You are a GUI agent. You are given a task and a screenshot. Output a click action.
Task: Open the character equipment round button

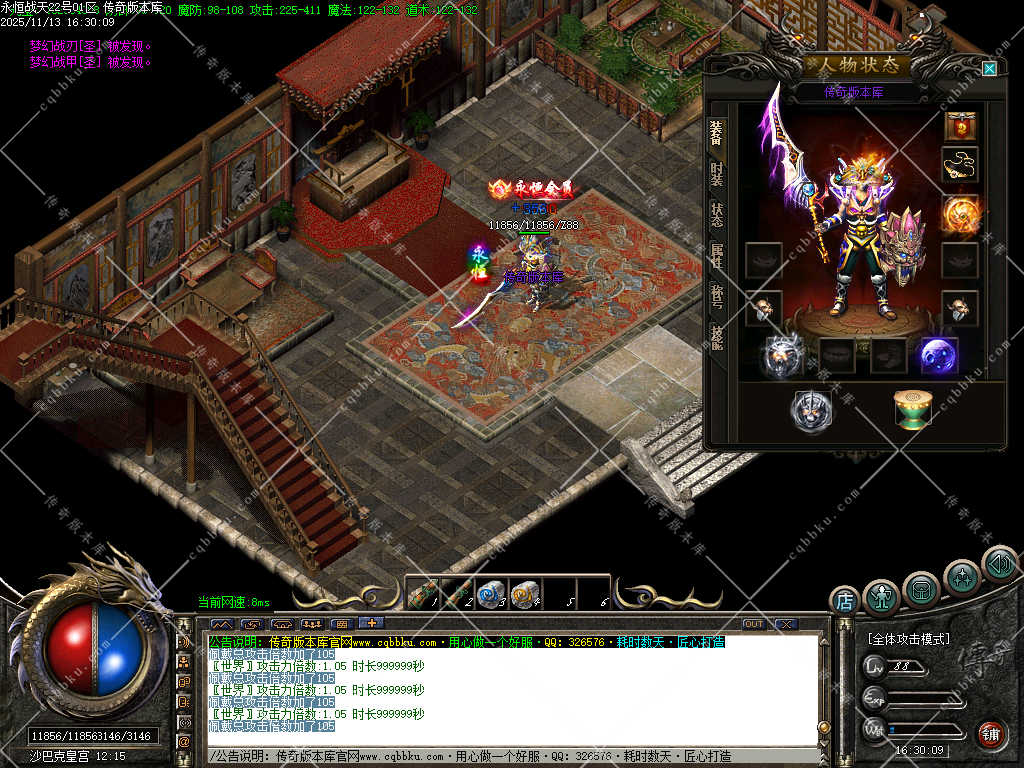coord(881,596)
